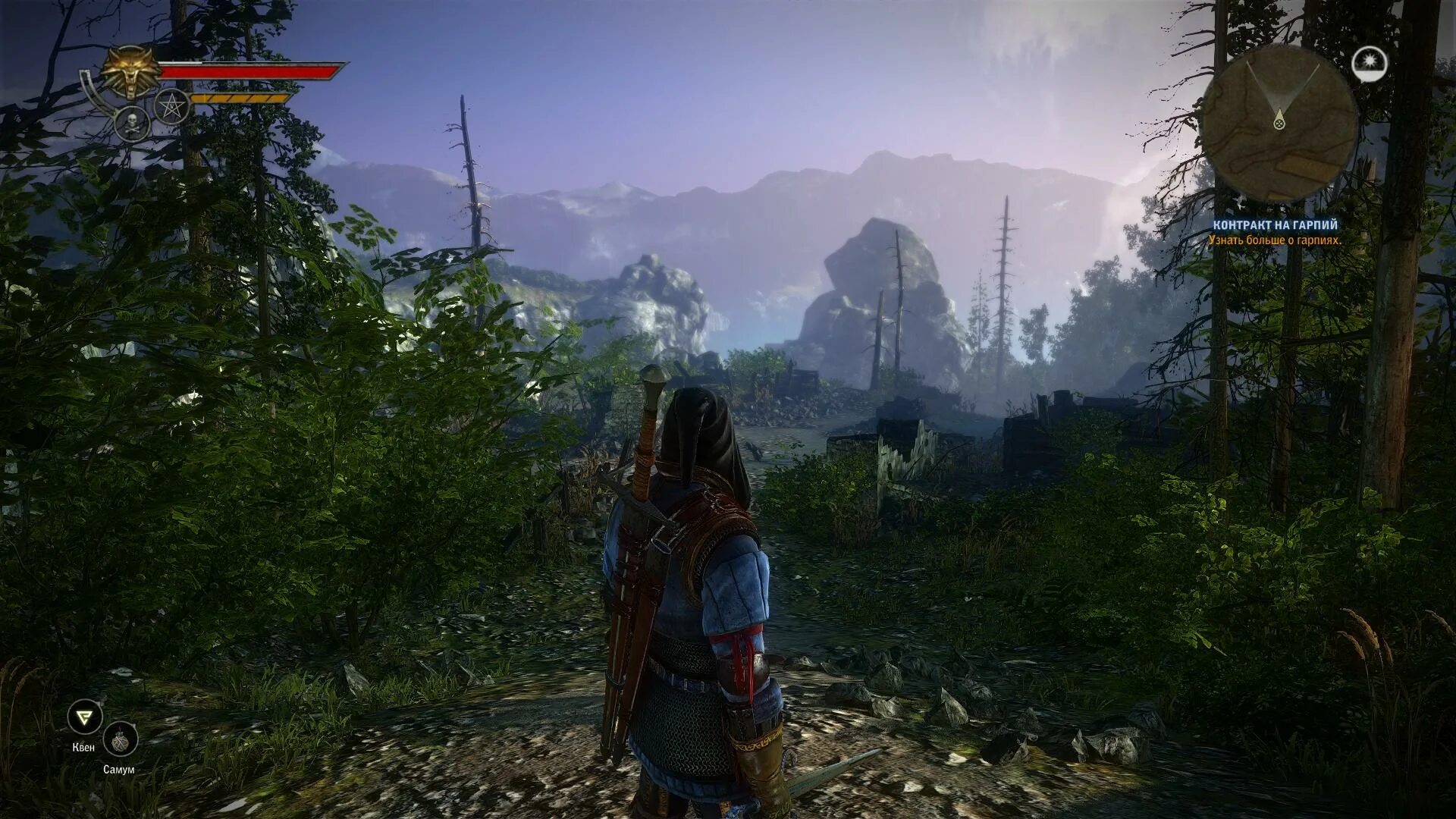Image resolution: width=1456 pixels, height=819 pixels.
Task: Activate the Квен sign icon
Action: 84,717
